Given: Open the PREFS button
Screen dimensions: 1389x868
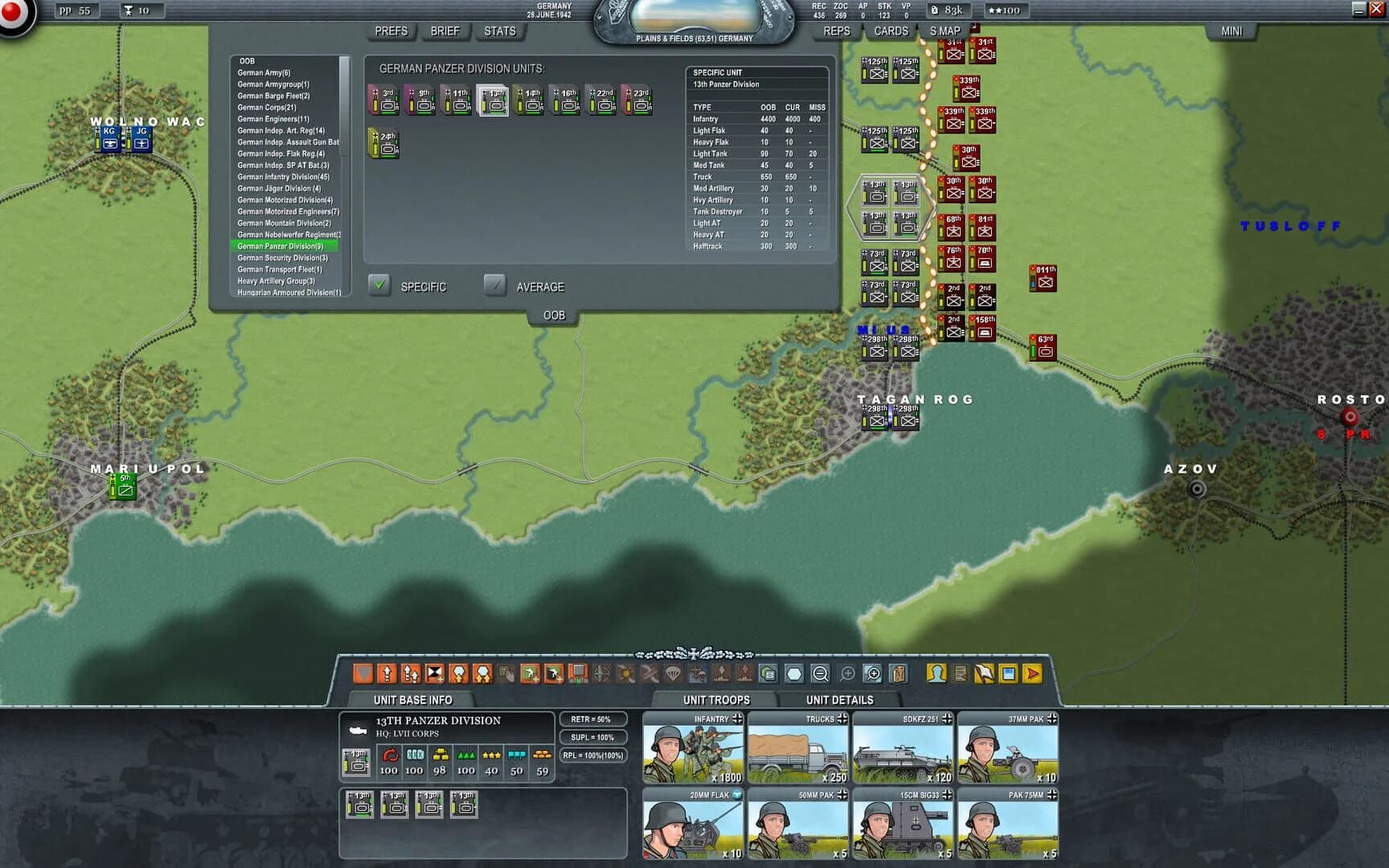Looking at the screenshot, I should (390, 31).
